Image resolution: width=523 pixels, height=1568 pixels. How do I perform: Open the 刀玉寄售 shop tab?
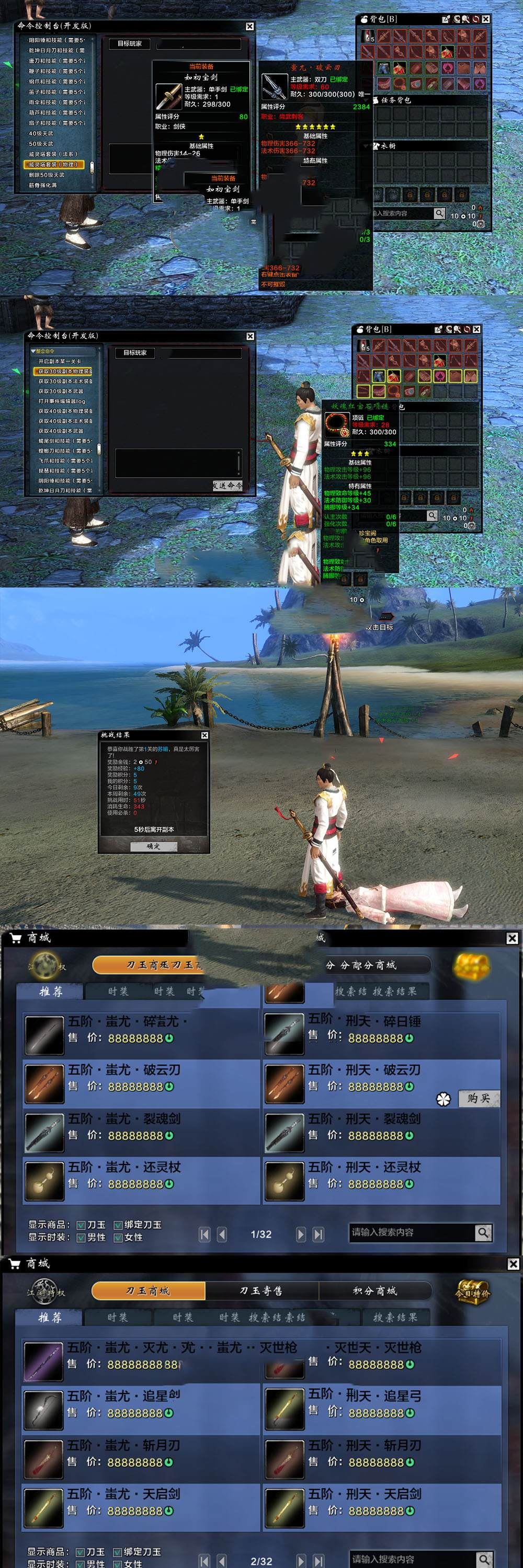[261, 1290]
